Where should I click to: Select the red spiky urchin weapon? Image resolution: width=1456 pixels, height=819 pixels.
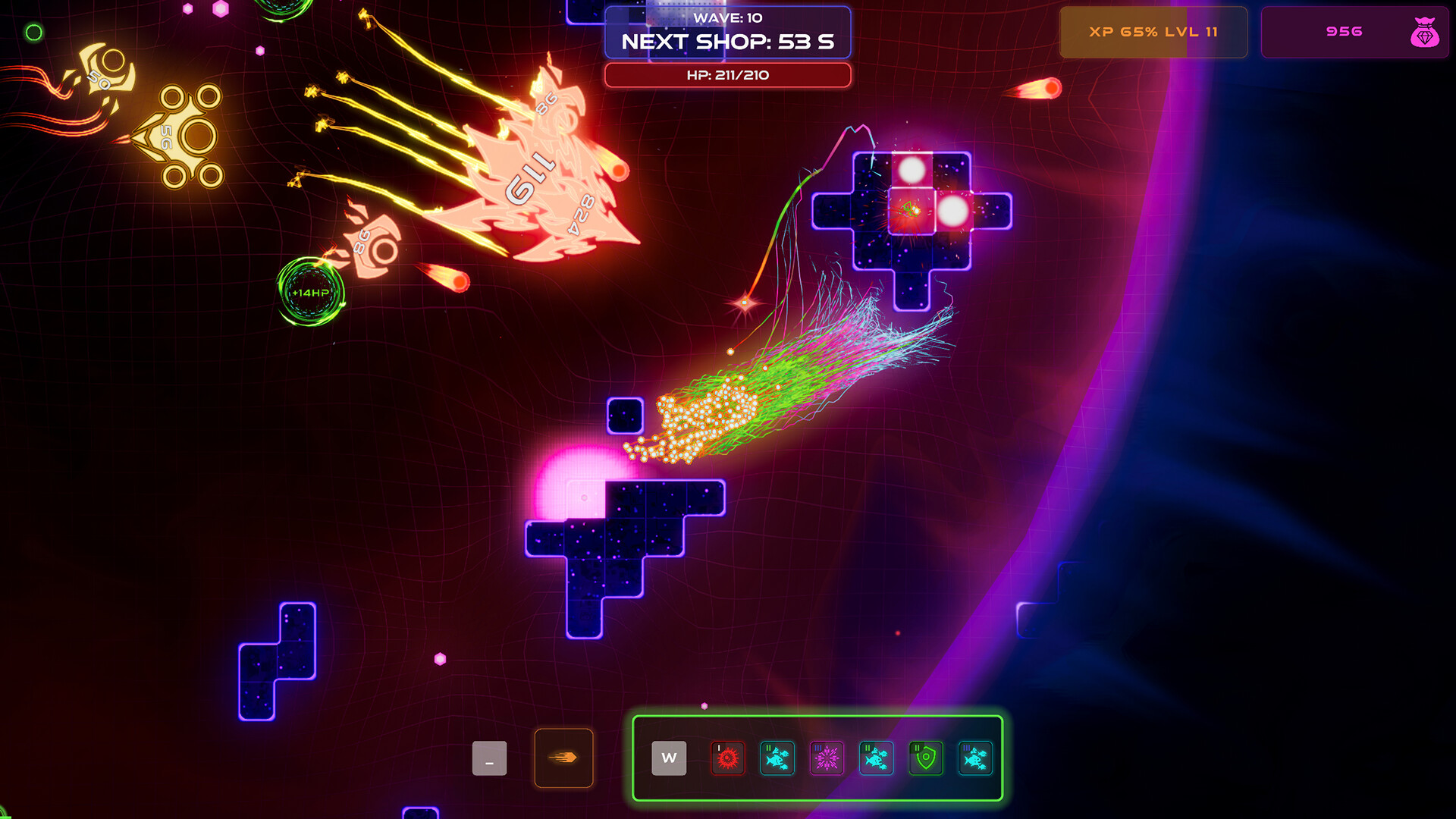pyautogui.click(x=727, y=758)
